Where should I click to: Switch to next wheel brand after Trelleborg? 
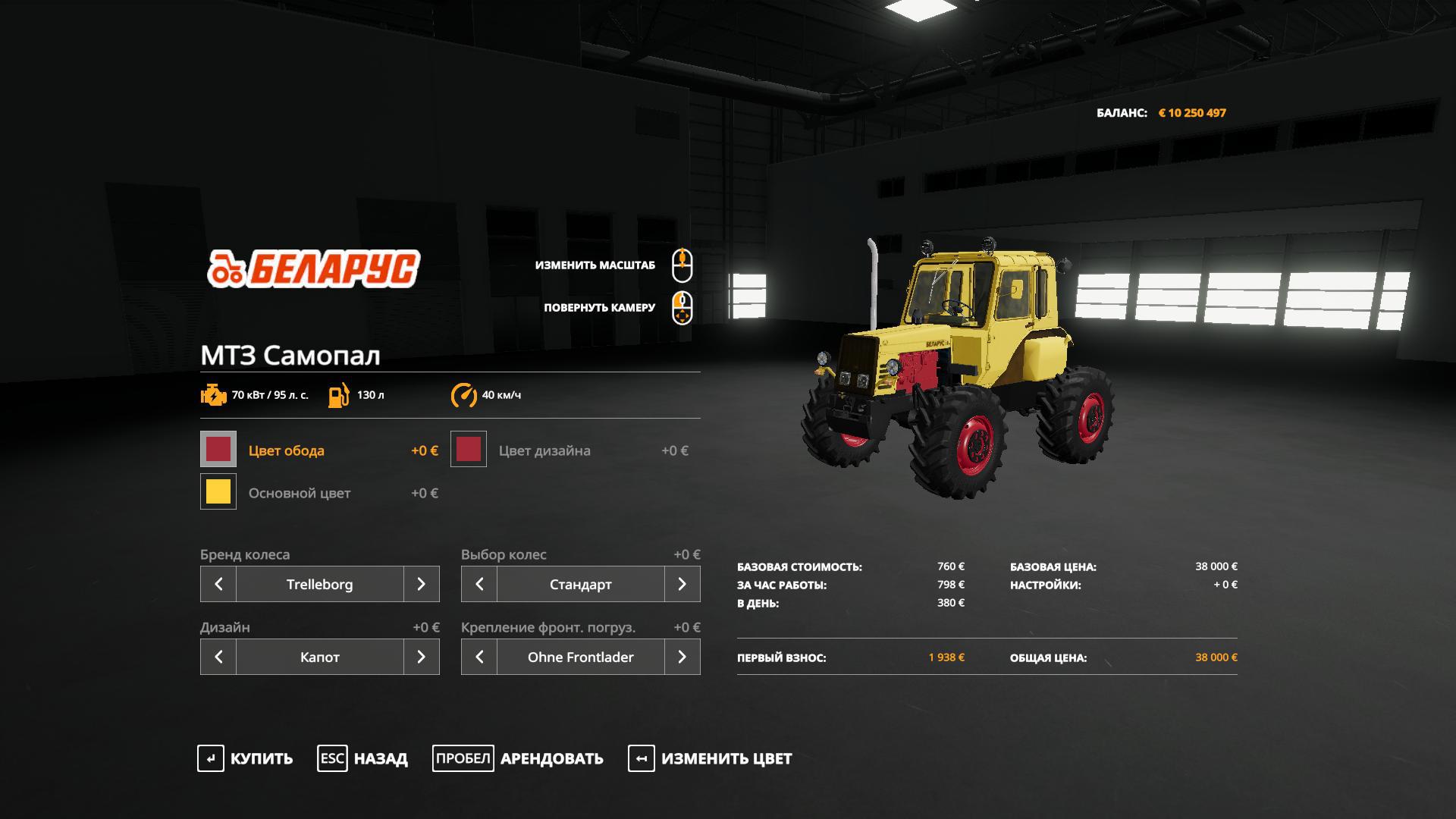(x=421, y=584)
